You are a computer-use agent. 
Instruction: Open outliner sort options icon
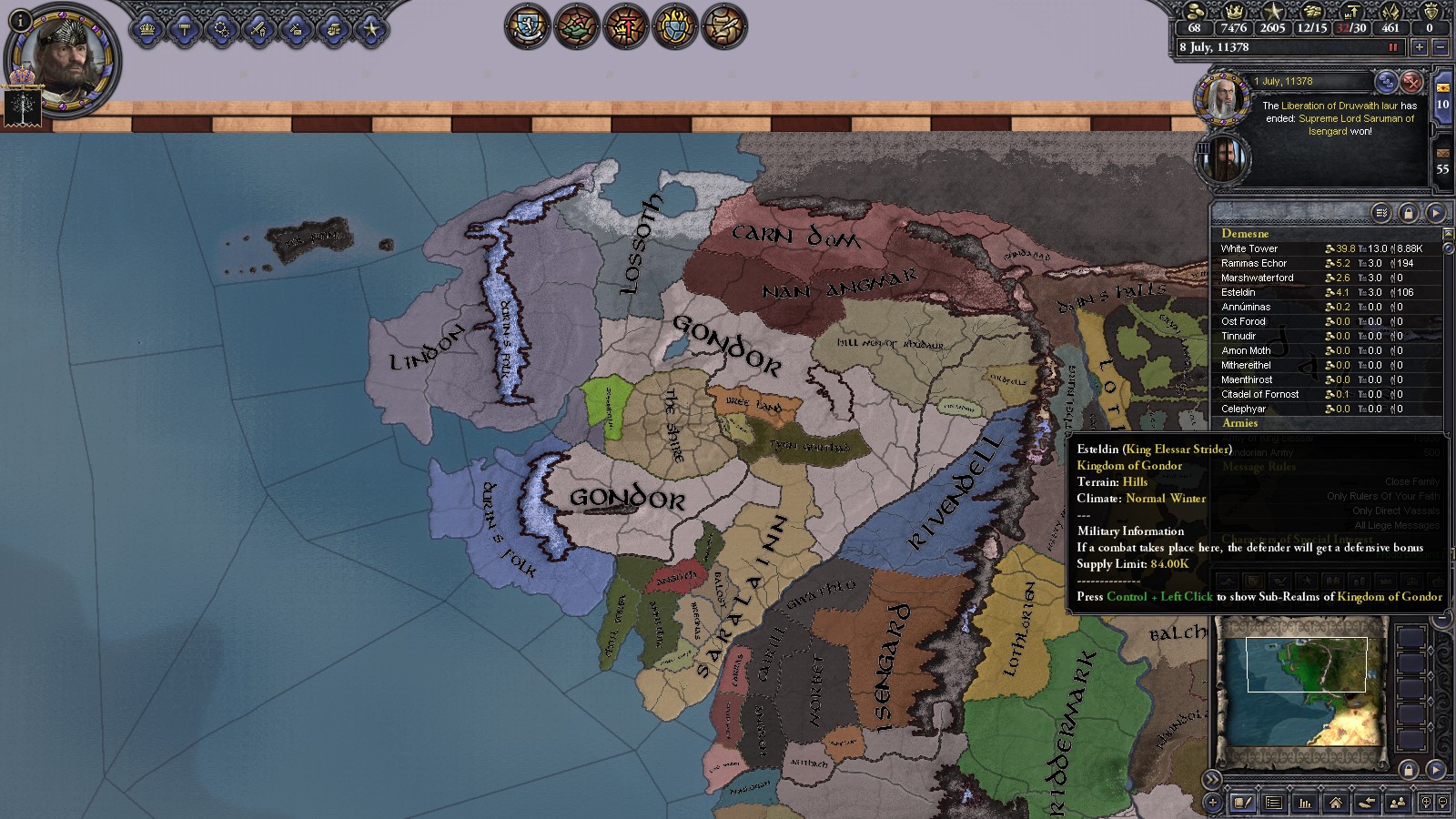(1380, 212)
